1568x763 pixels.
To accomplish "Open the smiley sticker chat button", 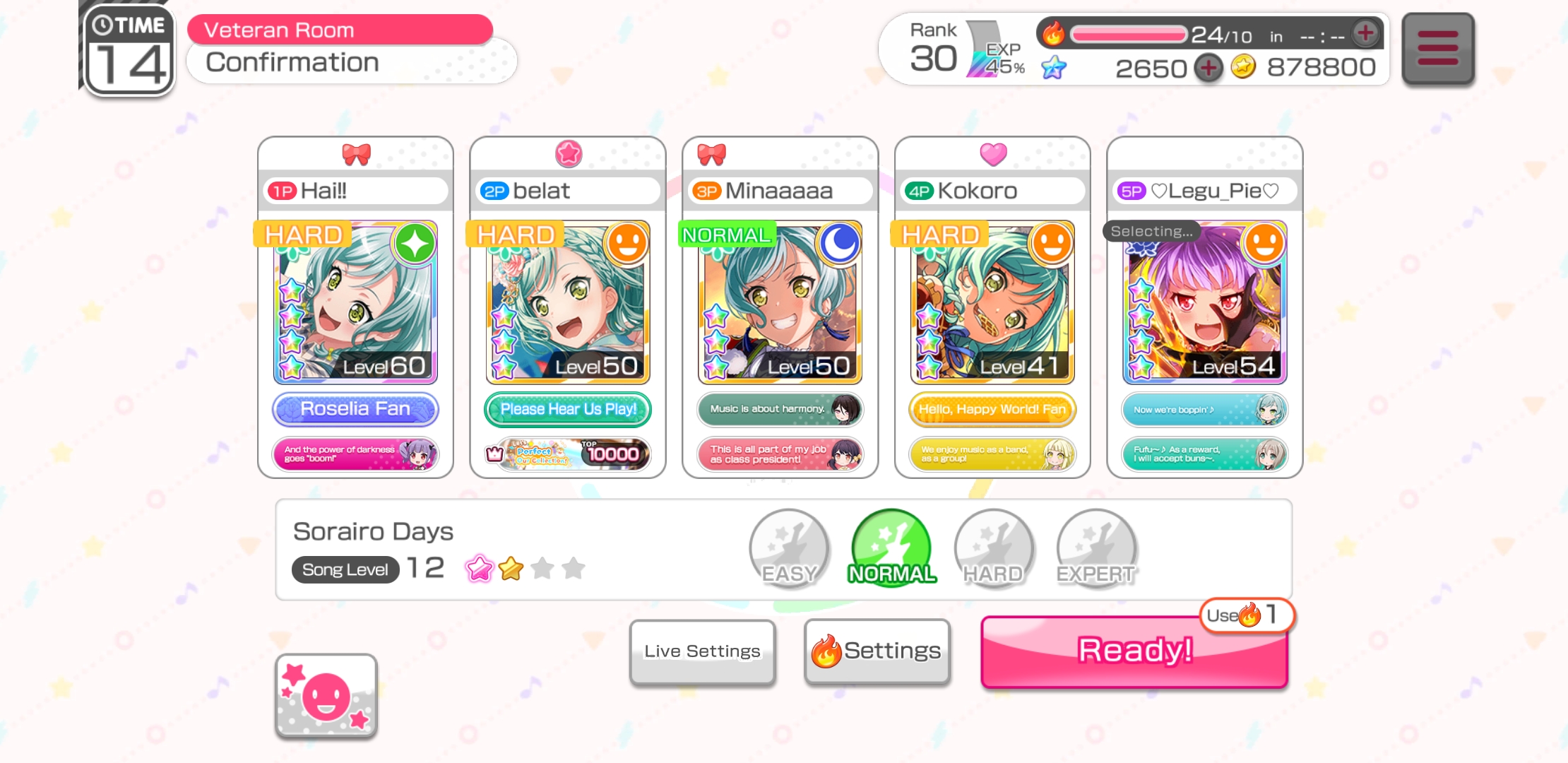I will click(326, 697).
